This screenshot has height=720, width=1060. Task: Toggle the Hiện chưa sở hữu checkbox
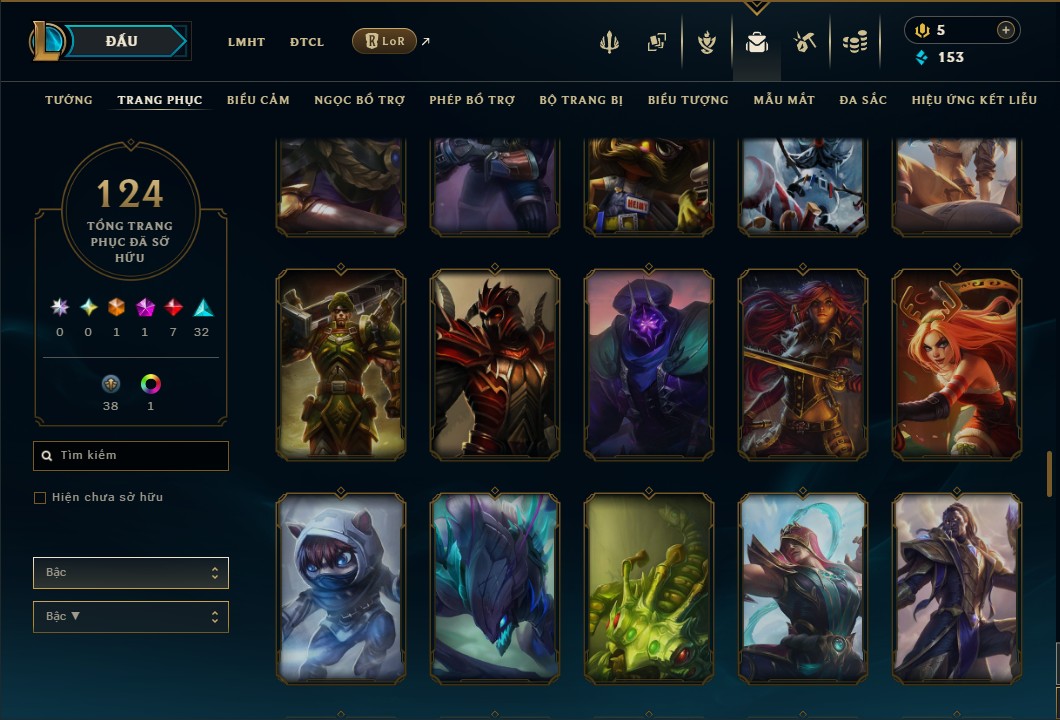click(x=40, y=498)
